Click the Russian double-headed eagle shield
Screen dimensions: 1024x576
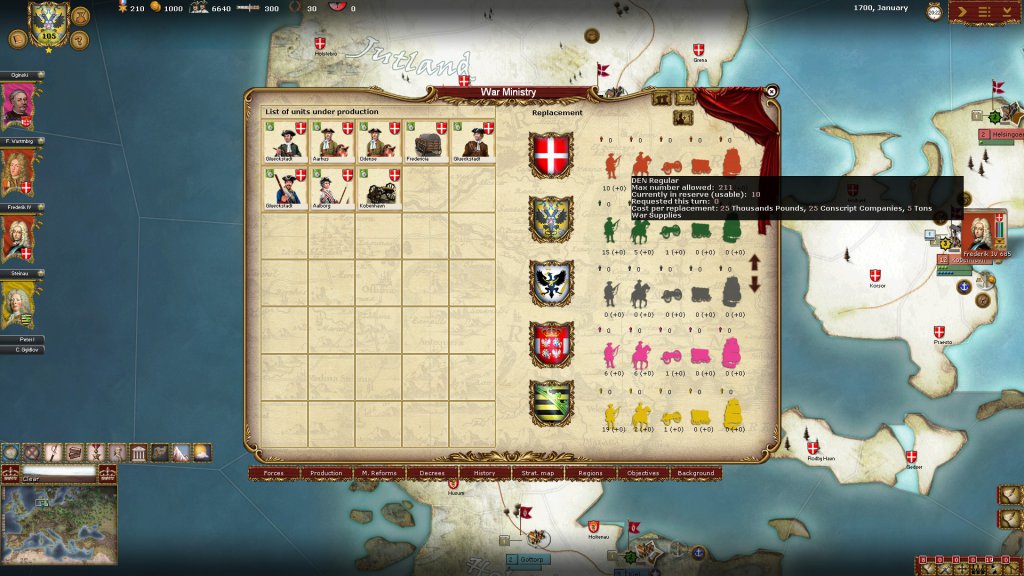pyautogui.click(x=551, y=219)
